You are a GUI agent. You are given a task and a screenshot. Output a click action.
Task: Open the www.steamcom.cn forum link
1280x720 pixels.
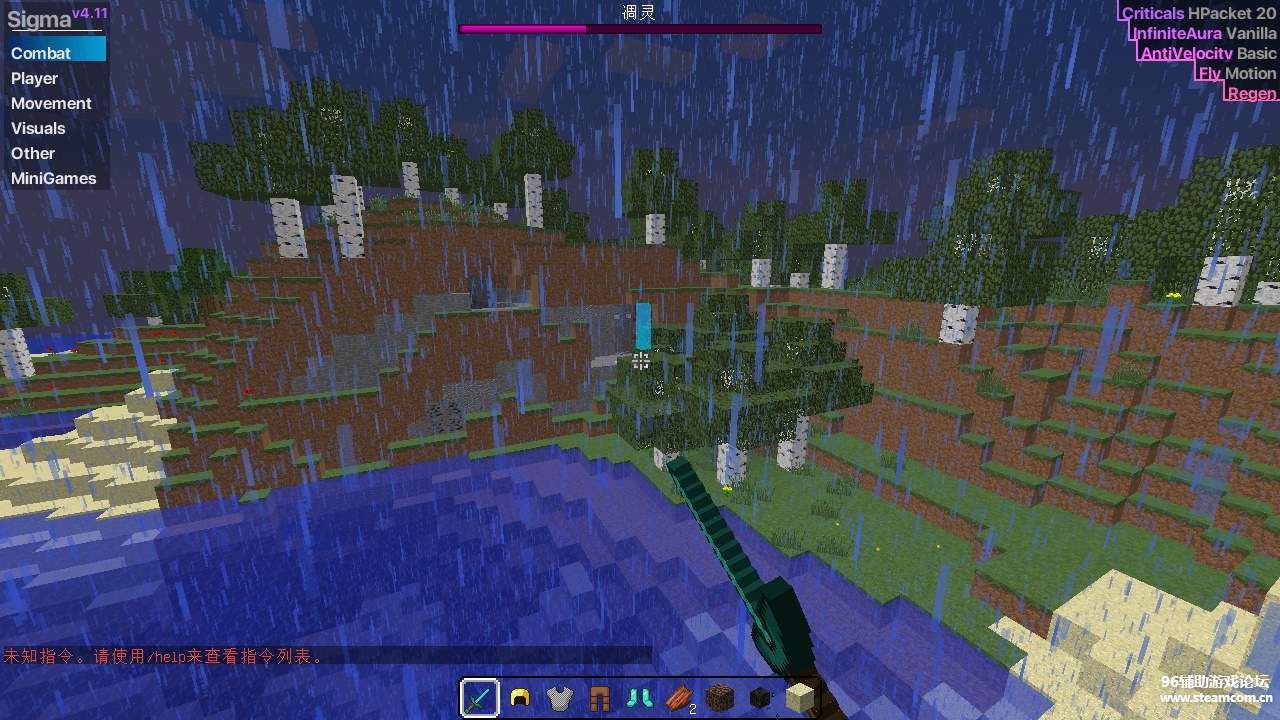1215,698
